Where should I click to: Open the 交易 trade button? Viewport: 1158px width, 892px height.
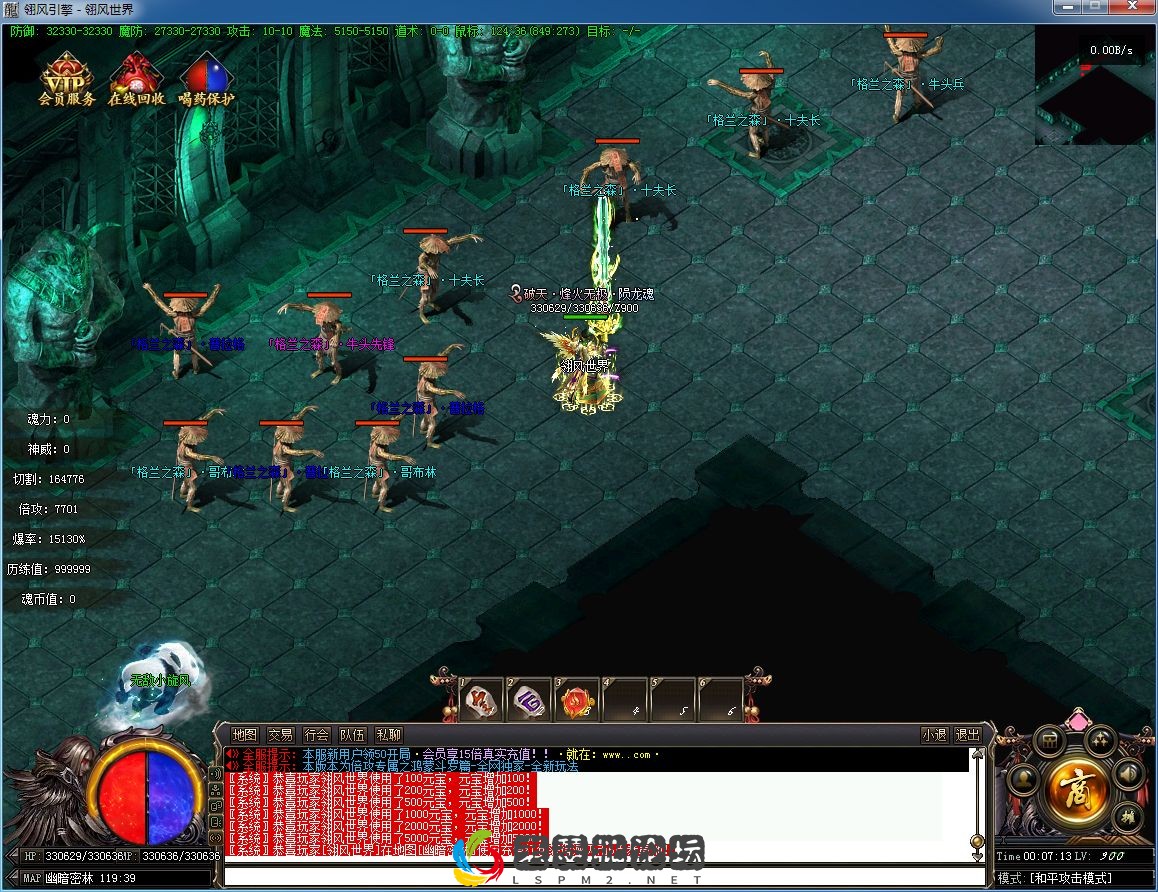[x=280, y=735]
